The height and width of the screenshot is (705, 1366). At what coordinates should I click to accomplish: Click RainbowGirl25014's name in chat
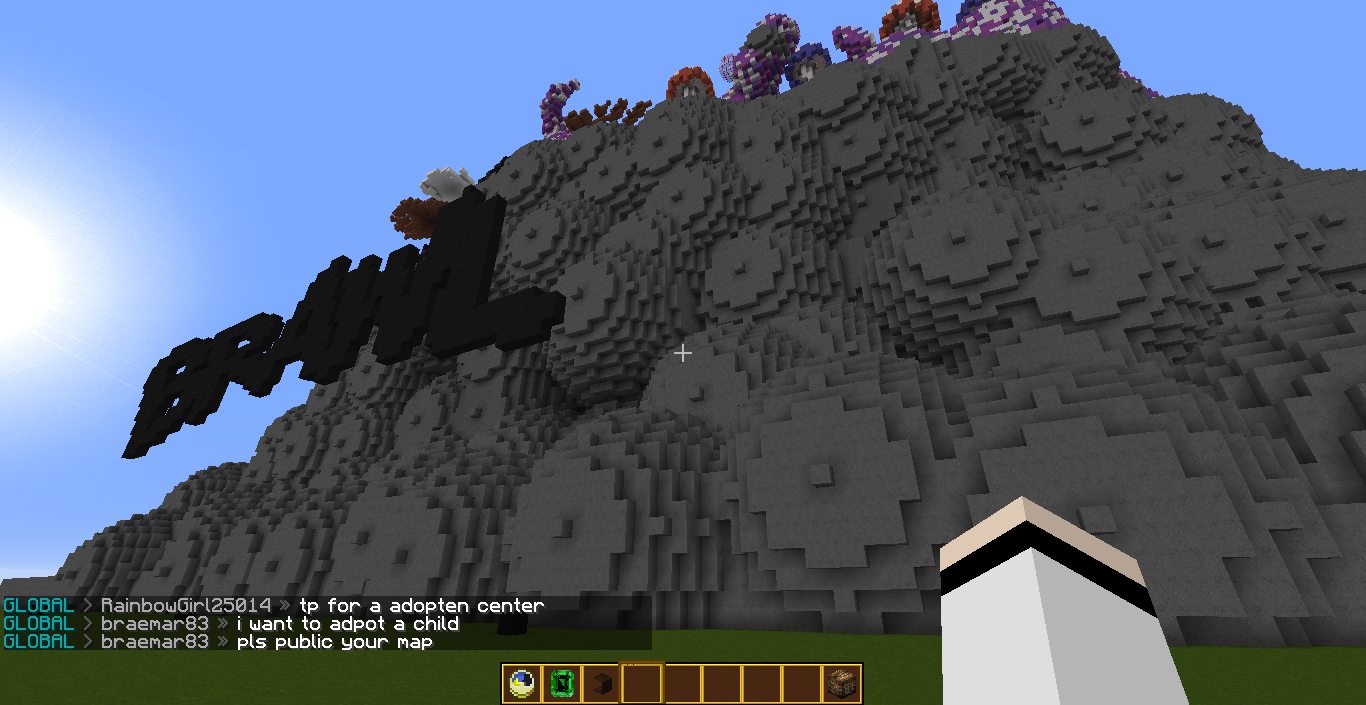point(186,606)
